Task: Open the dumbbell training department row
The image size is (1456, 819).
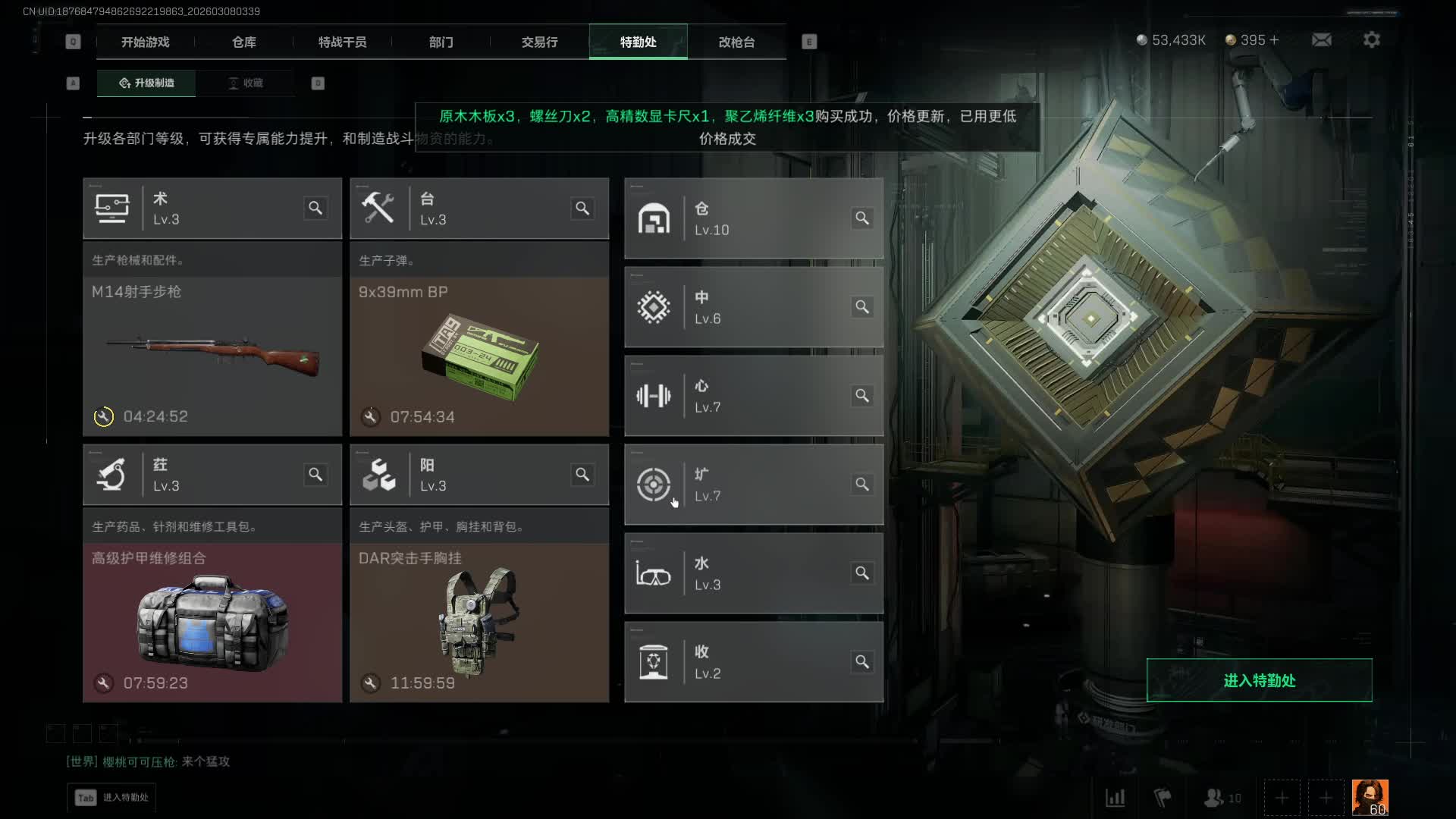Action: tap(753, 396)
